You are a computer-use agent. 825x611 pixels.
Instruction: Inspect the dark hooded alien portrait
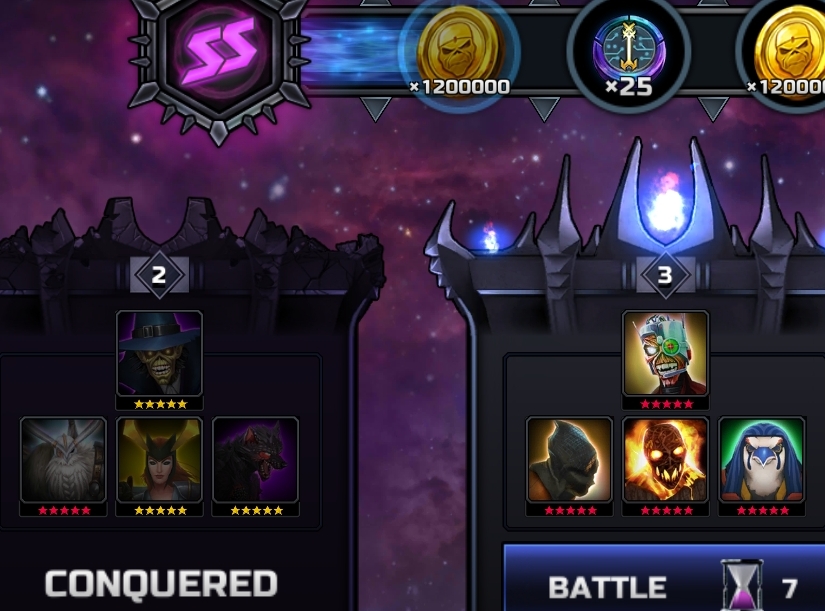(x=569, y=460)
